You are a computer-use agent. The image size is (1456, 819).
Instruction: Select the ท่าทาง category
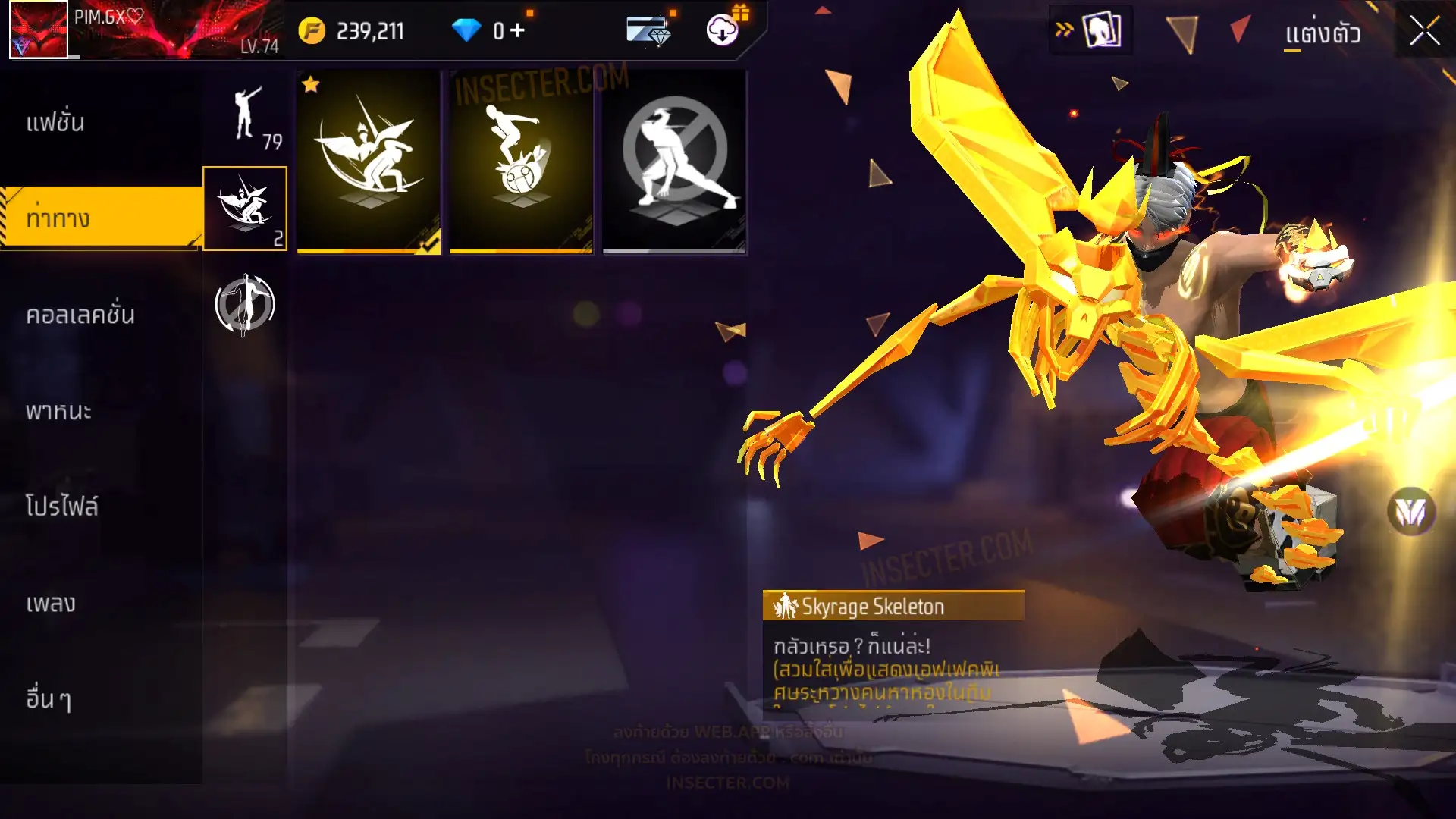coord(58,218)
